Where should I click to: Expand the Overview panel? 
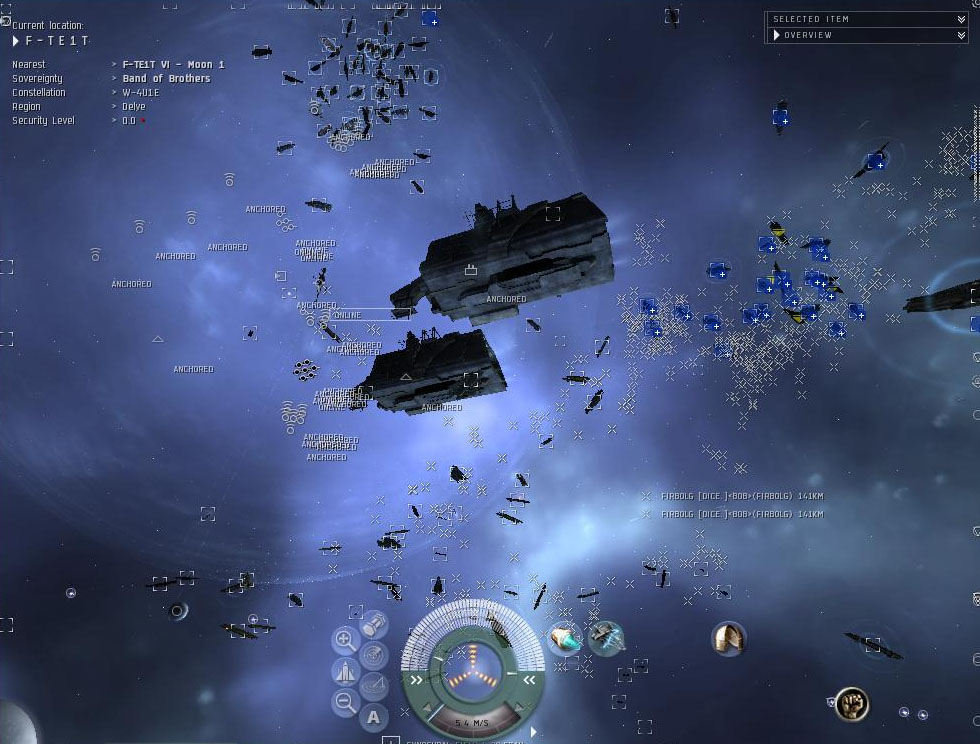point(961,35)
